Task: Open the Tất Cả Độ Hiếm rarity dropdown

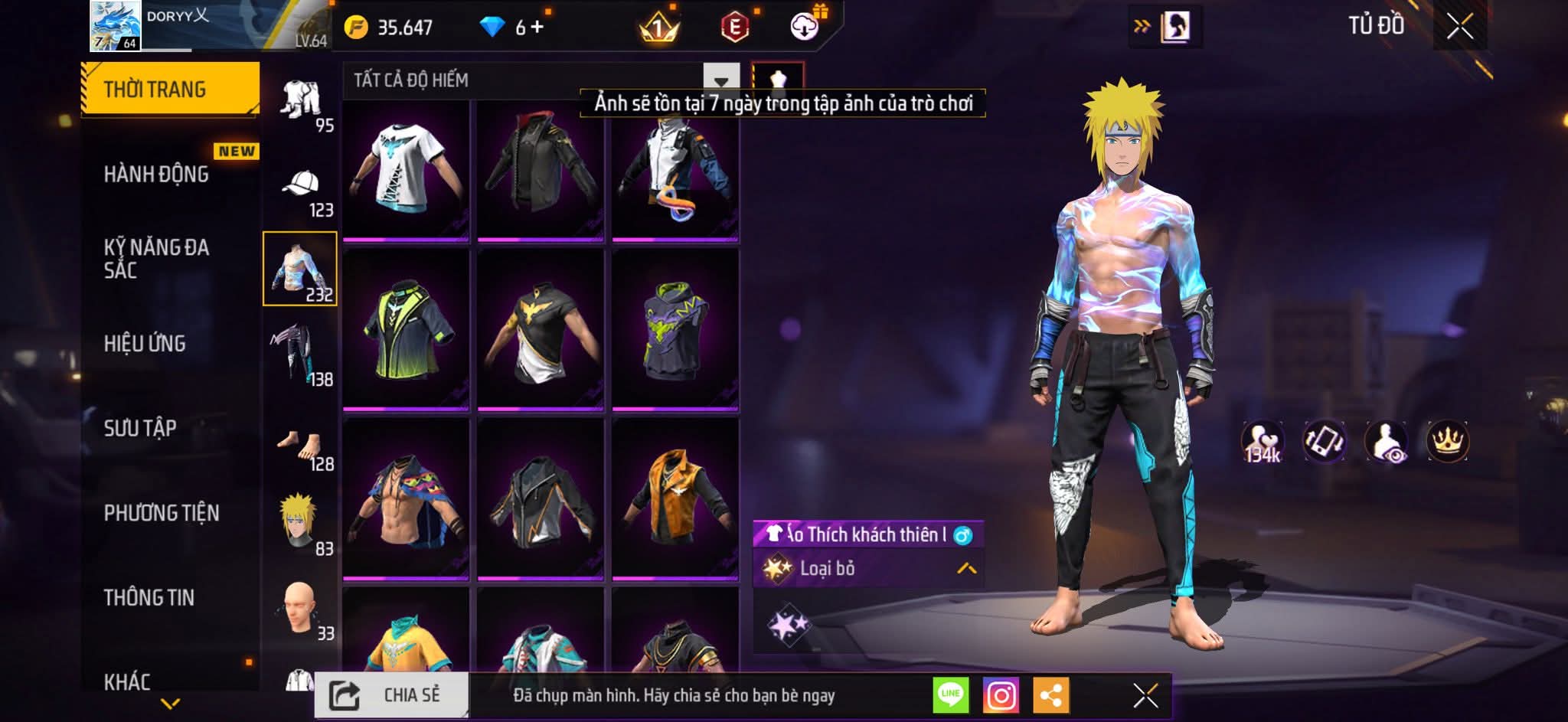Action: [x=720, y=80]
